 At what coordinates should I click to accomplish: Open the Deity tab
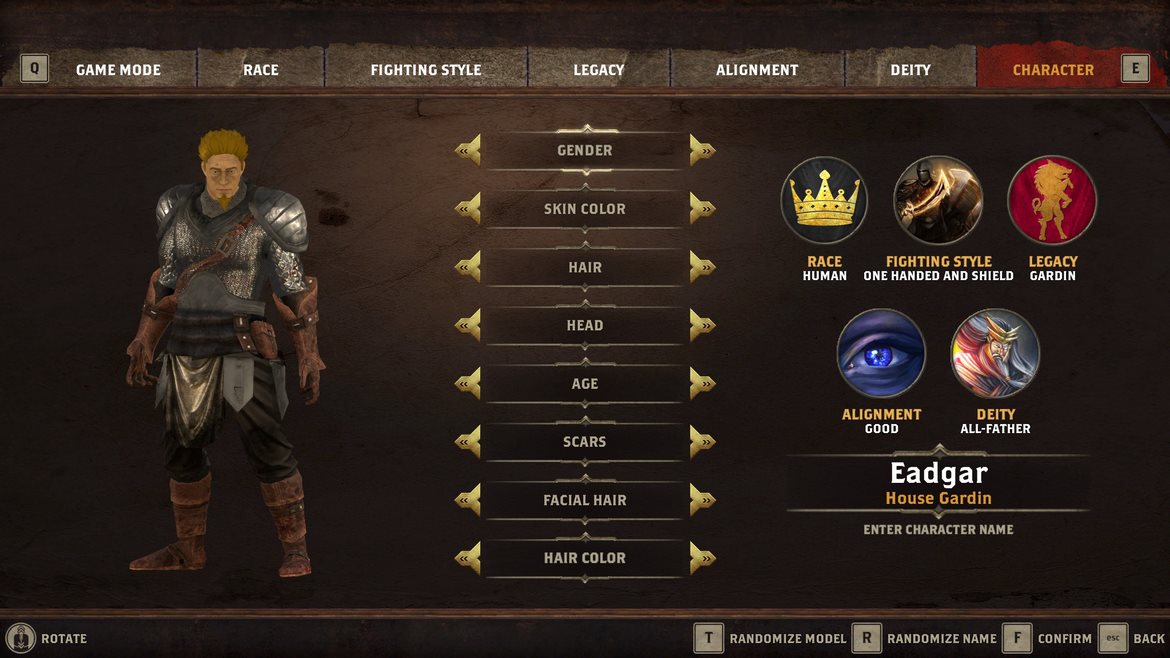[x=910, y=70]
